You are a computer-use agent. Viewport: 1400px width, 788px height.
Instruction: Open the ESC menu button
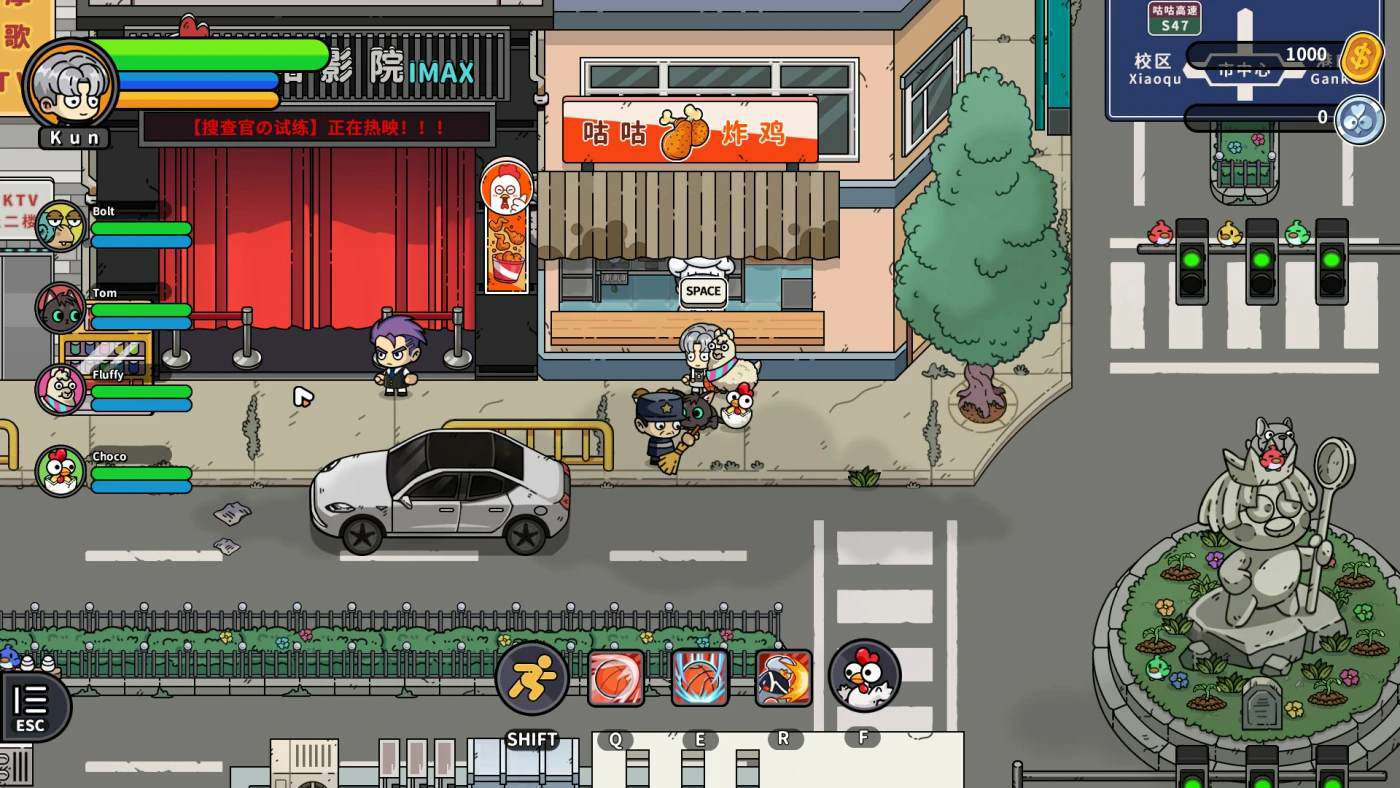(x=32, y=706)
